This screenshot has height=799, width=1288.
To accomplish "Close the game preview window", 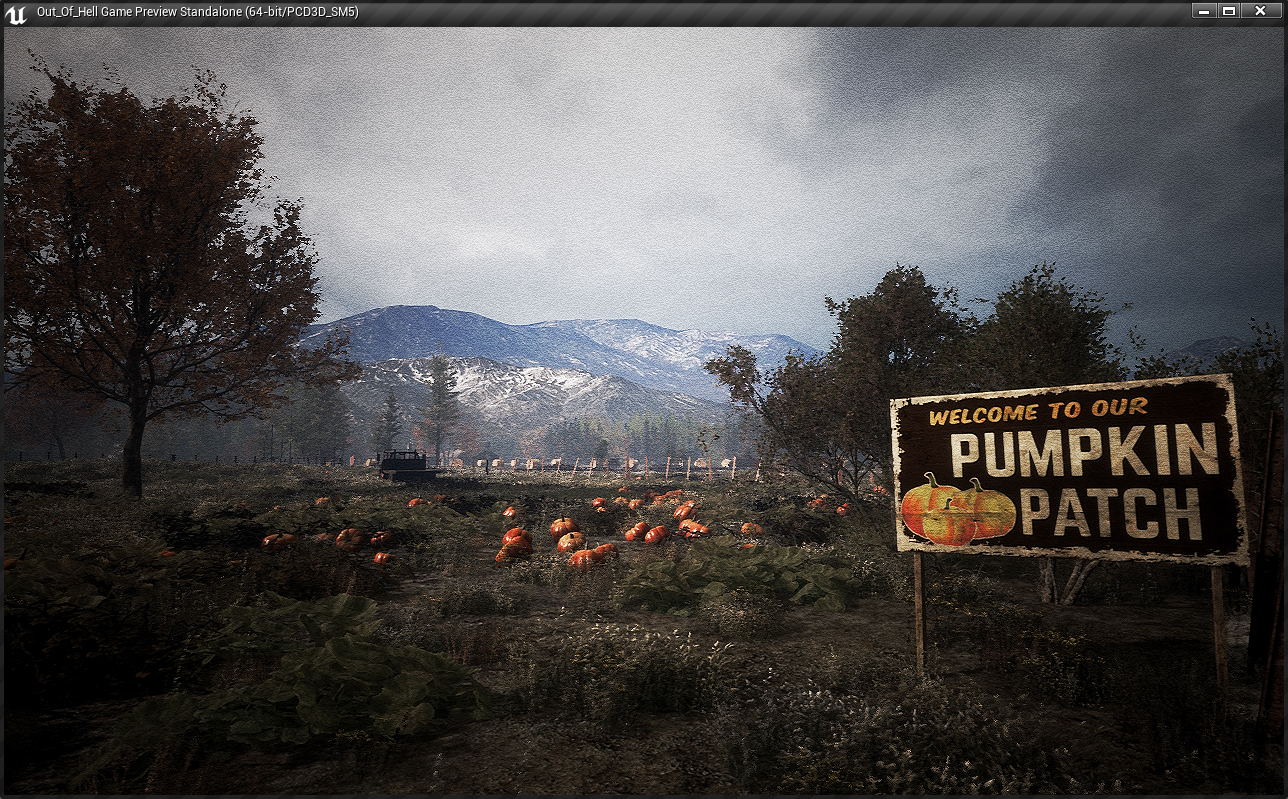I will coord(1260,11).
